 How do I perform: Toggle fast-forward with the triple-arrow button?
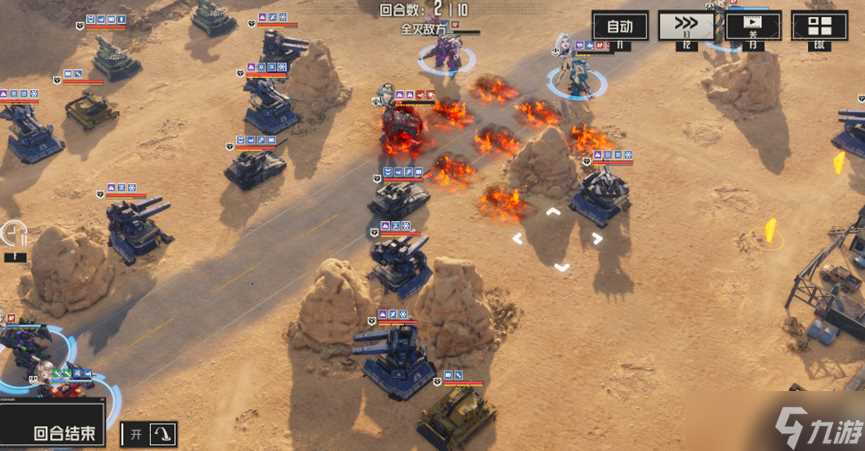tap(686, 25)
